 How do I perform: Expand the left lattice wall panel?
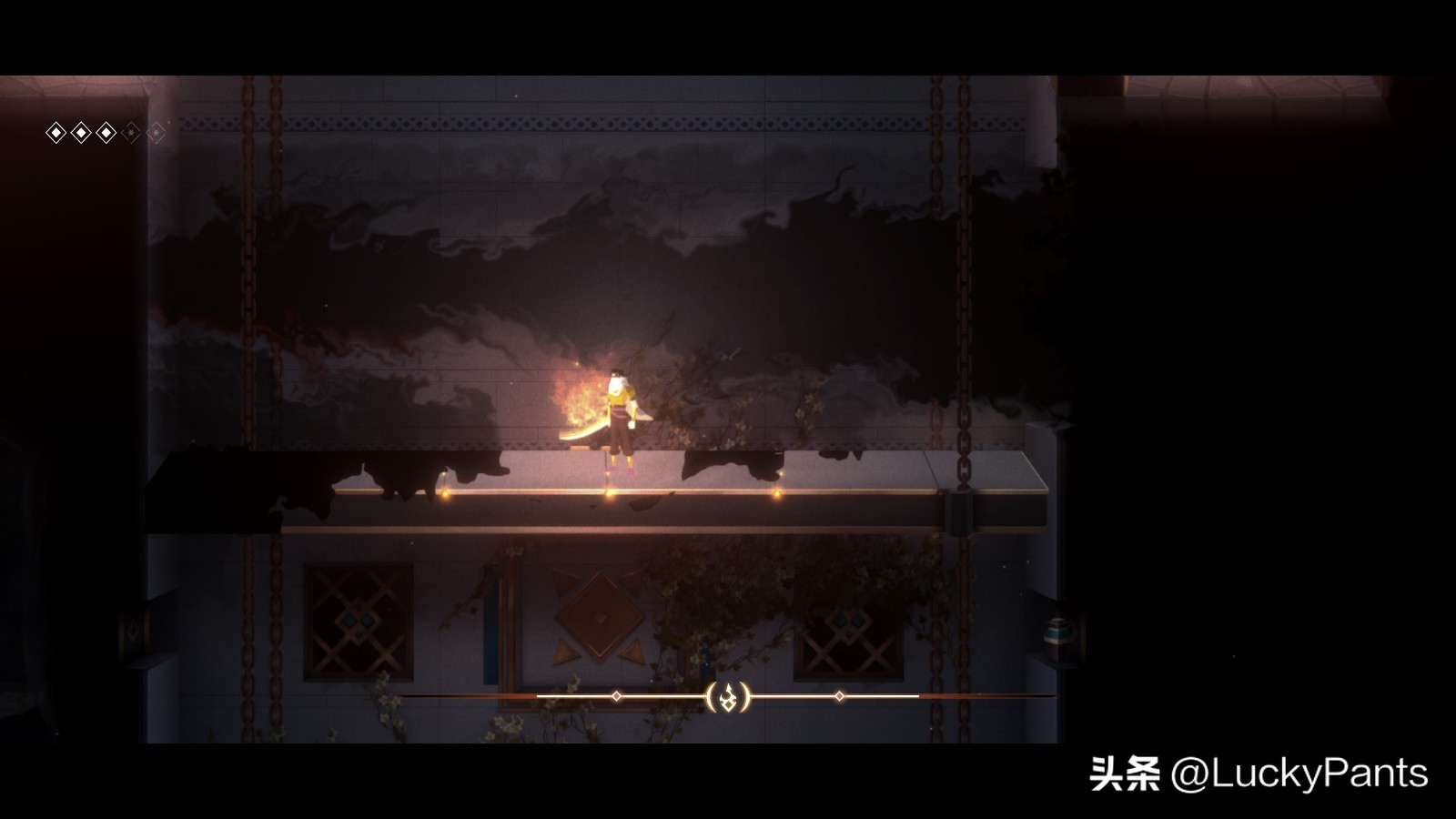click(358, 619)
